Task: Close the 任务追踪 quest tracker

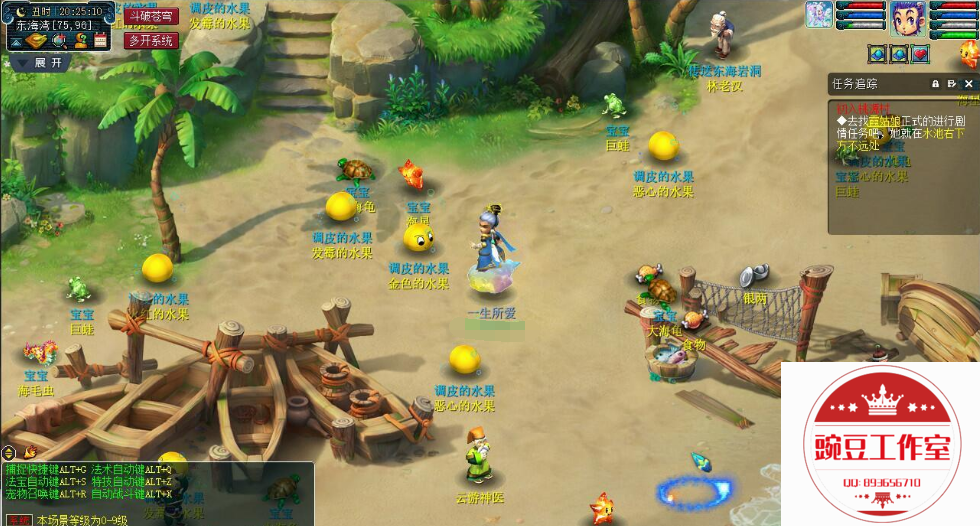Action: click(x=968, y=84)
